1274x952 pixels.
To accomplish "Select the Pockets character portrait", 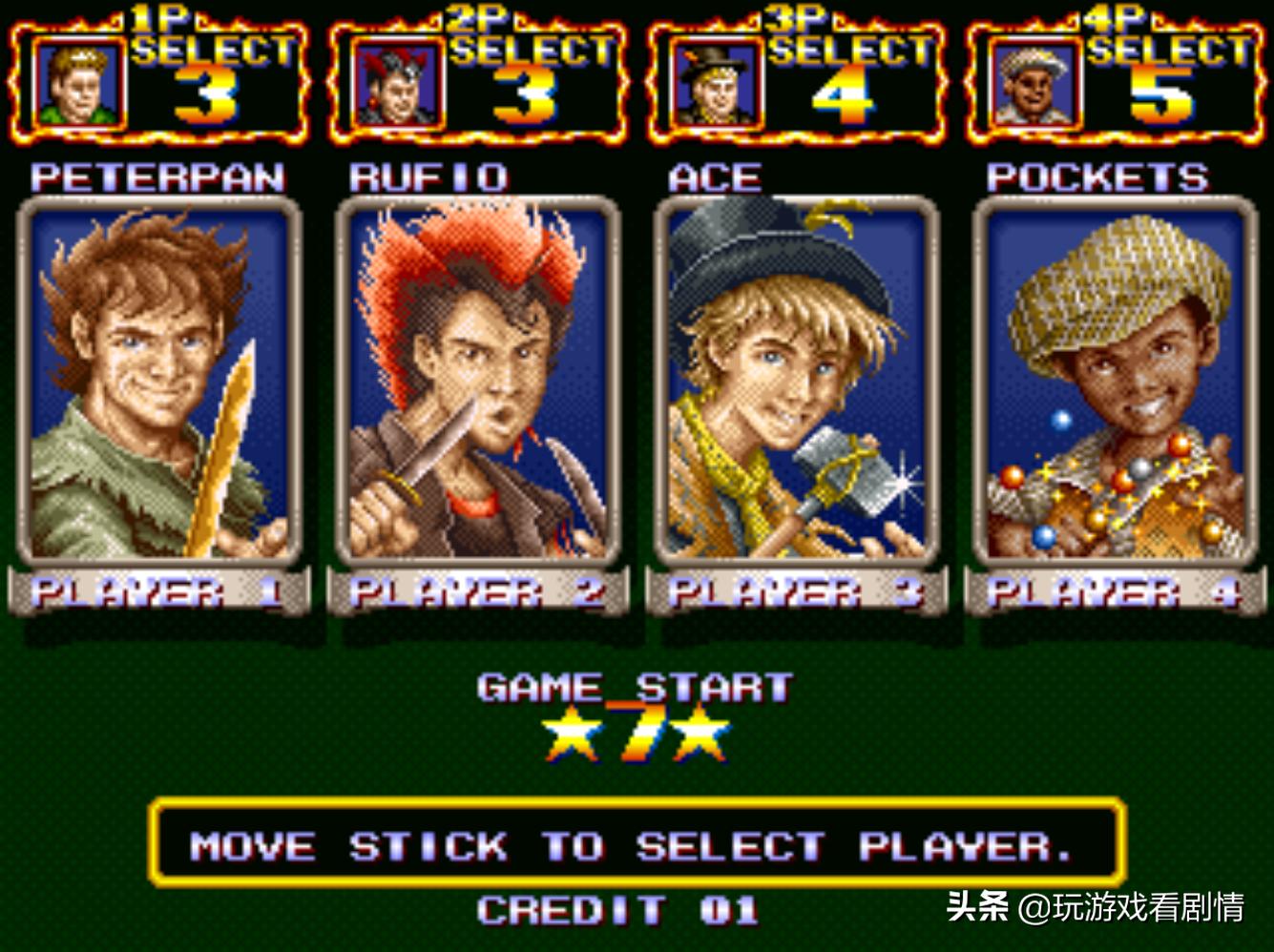I will 1116,382.
